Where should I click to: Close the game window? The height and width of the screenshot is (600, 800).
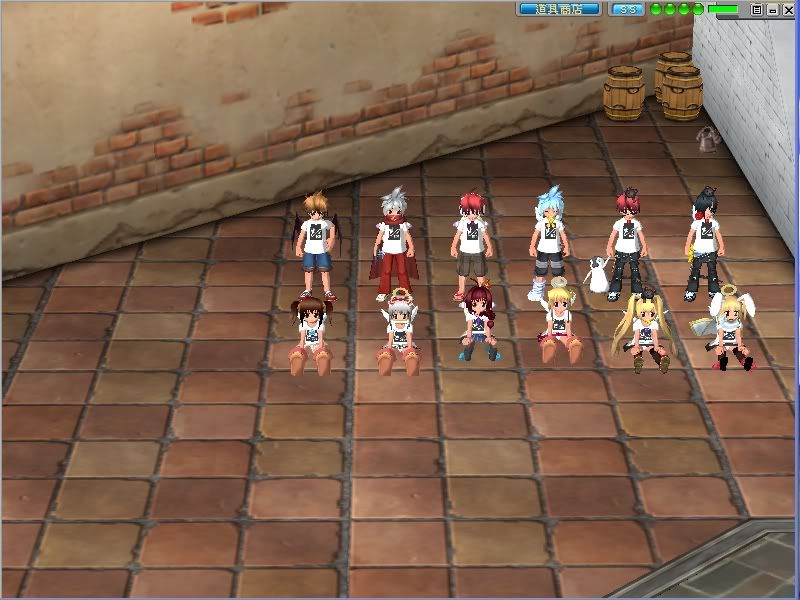point(787,9)
